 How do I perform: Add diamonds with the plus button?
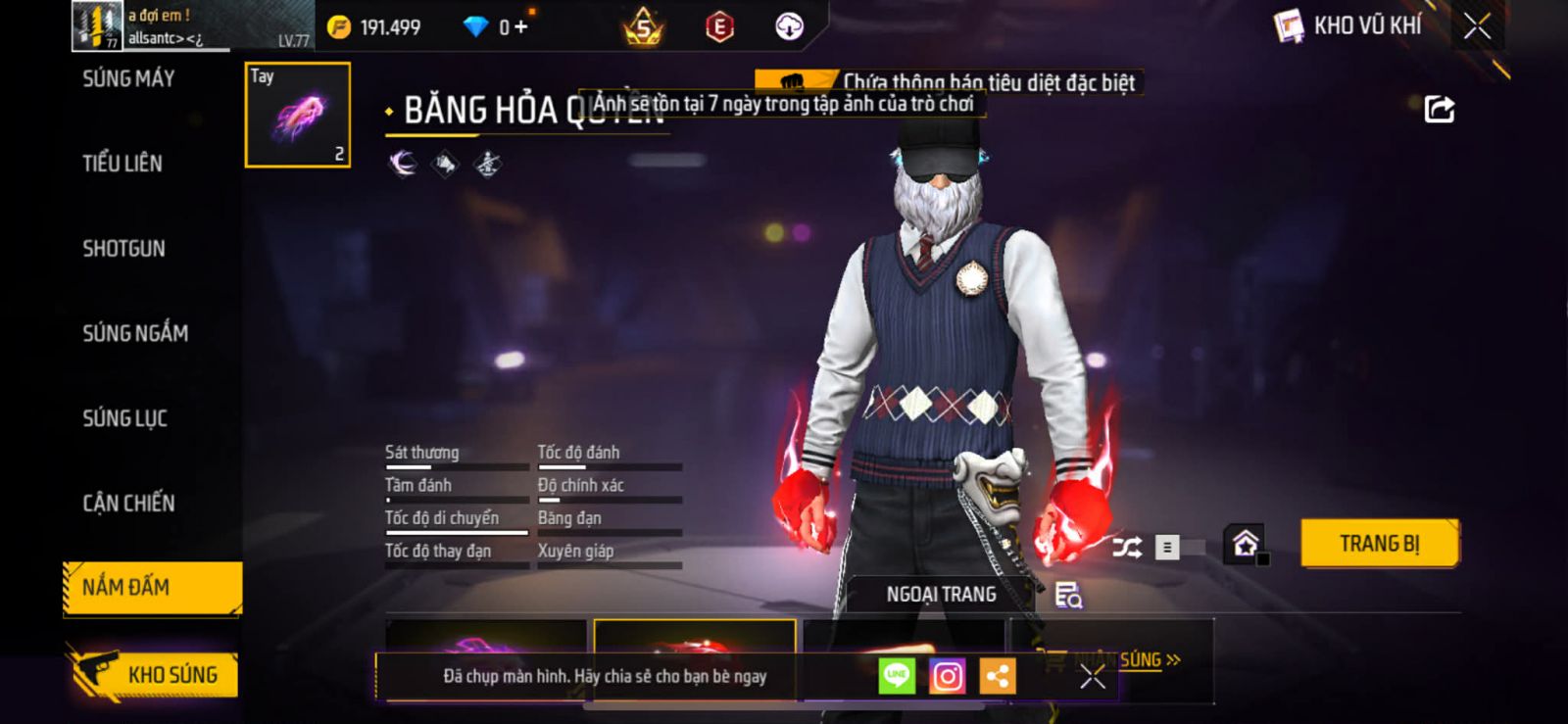[520, 27]
